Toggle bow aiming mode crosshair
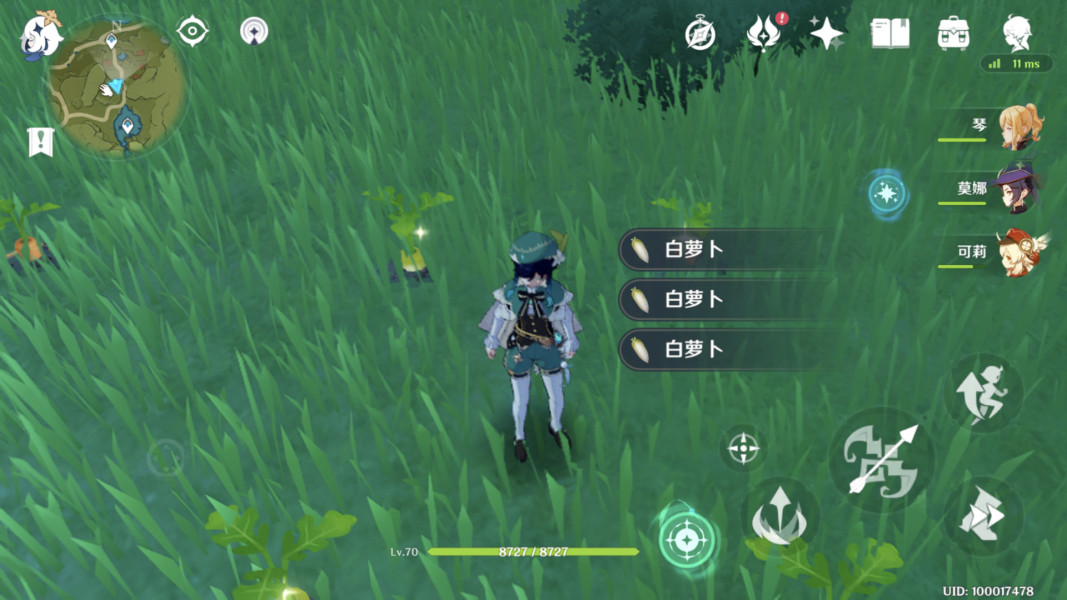This screenshot has height=600, width=1067. (x=742, y=448)
